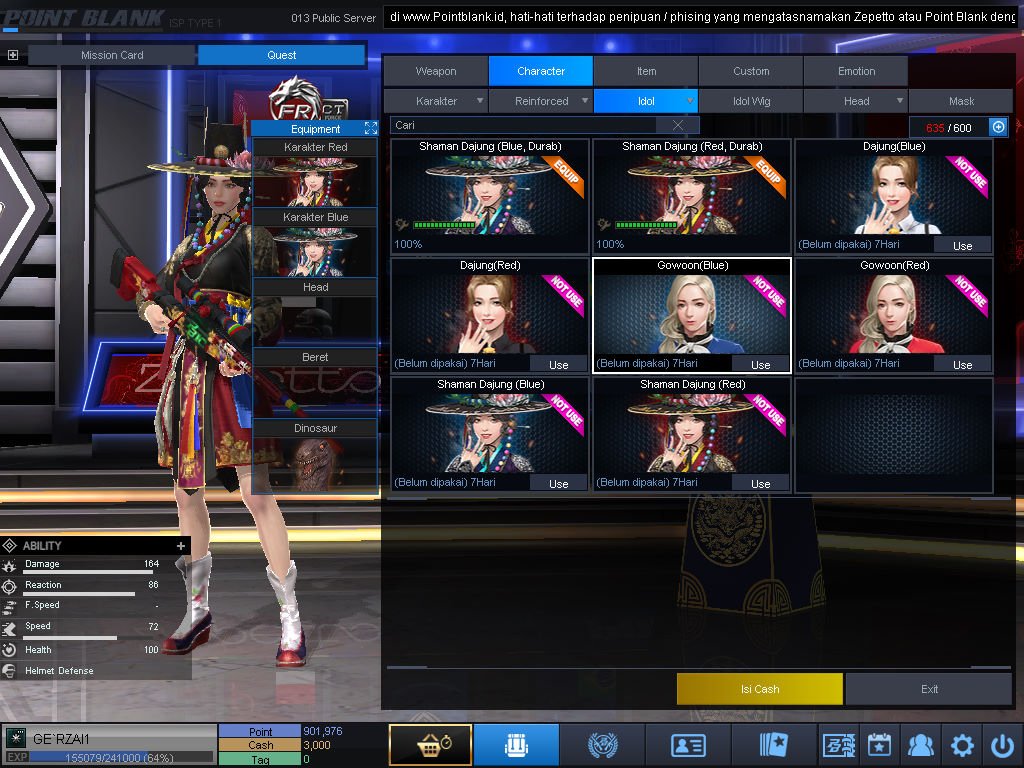Click the Isi Cash button
Image resolution: width=1024 pixels, height=768 pixels.
tap(760, 688)
